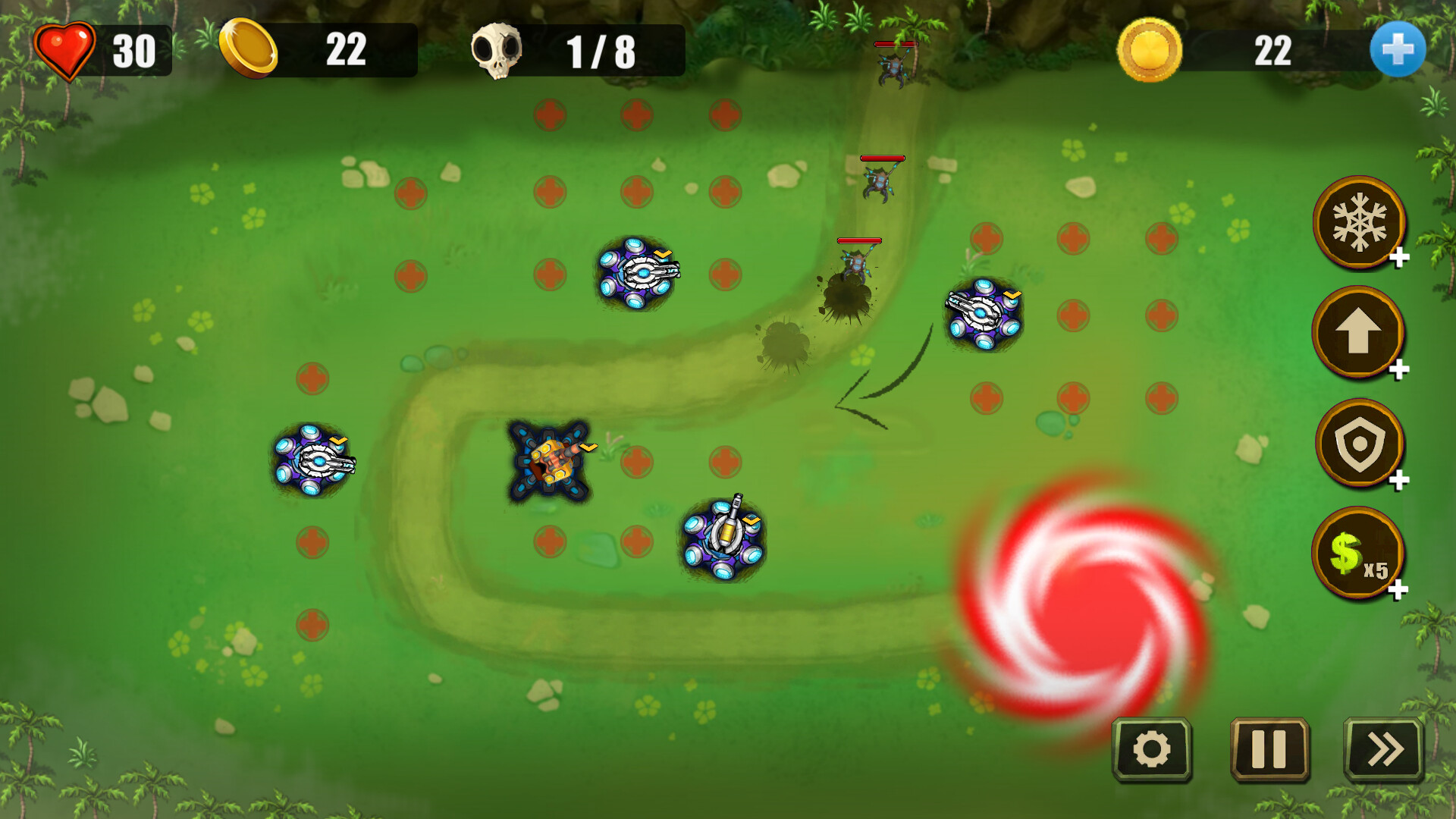The height and width of the screenshot is (819, 1456).
Task: Trigger the x5 dollar money boost
Action: [1360, 554]
